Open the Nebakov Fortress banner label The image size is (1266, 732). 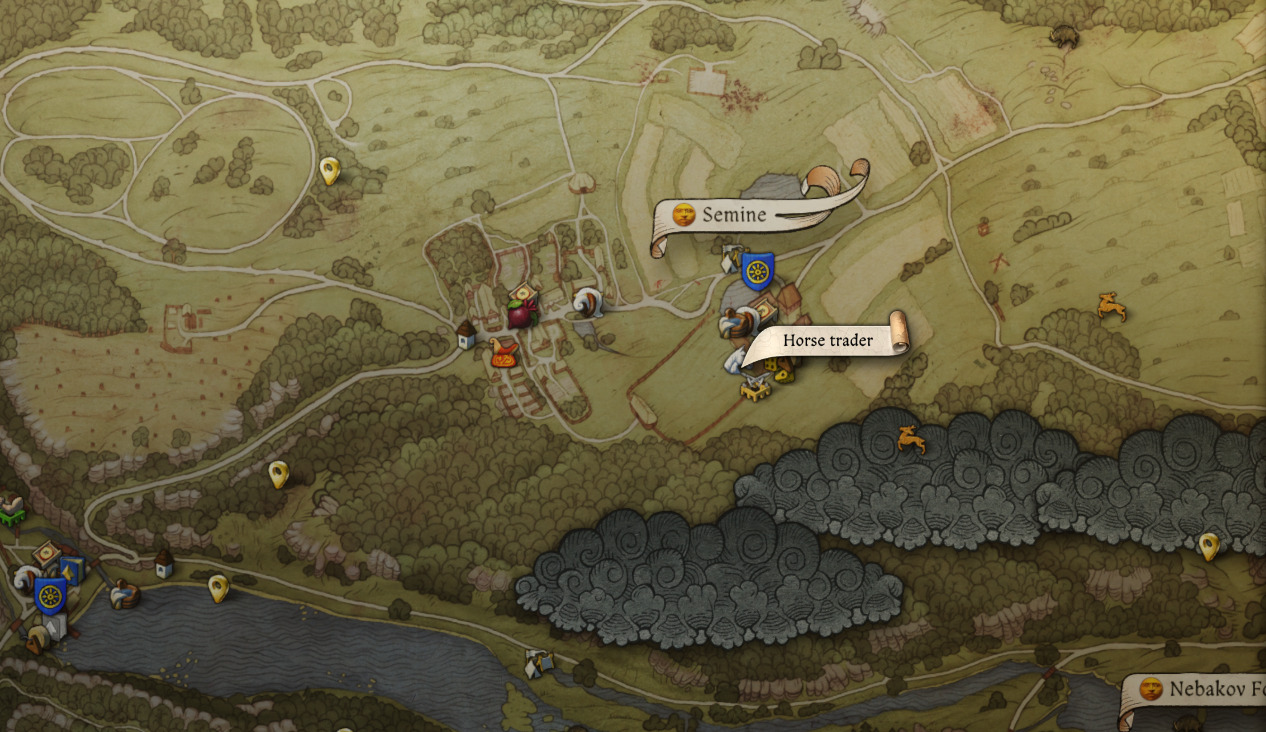coord(1195,690)
